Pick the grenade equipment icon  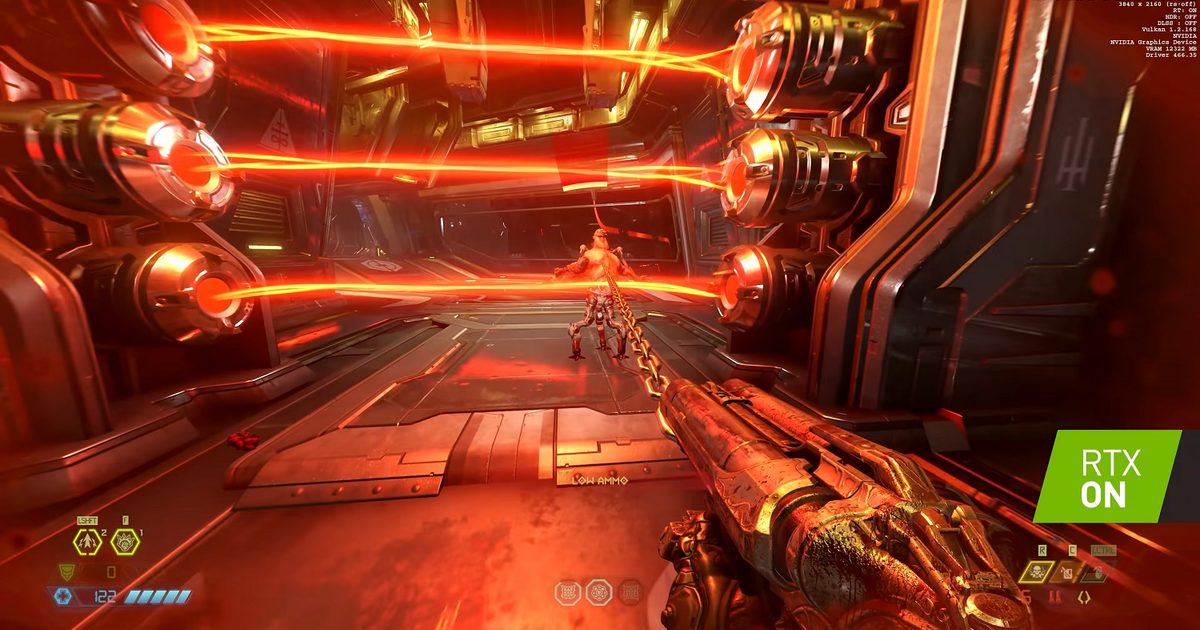pyautogui.click(x=1098, y=572)
